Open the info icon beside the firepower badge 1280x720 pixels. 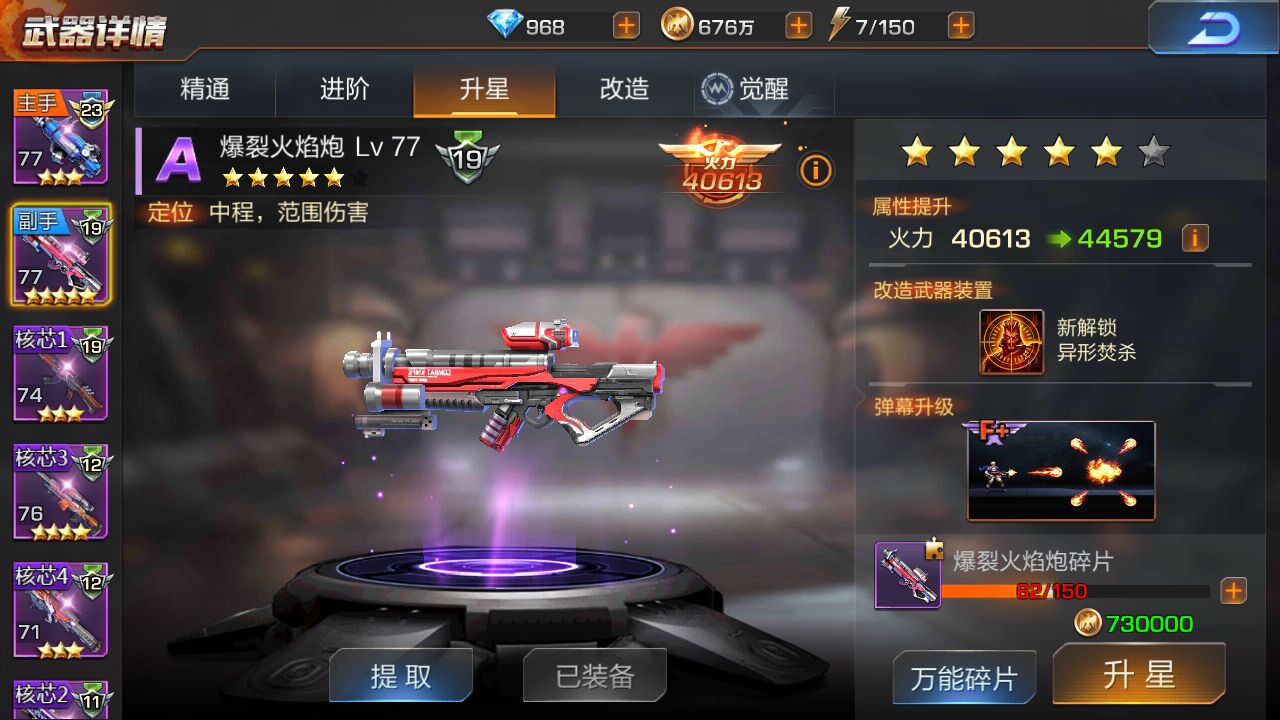click(815, 171)
